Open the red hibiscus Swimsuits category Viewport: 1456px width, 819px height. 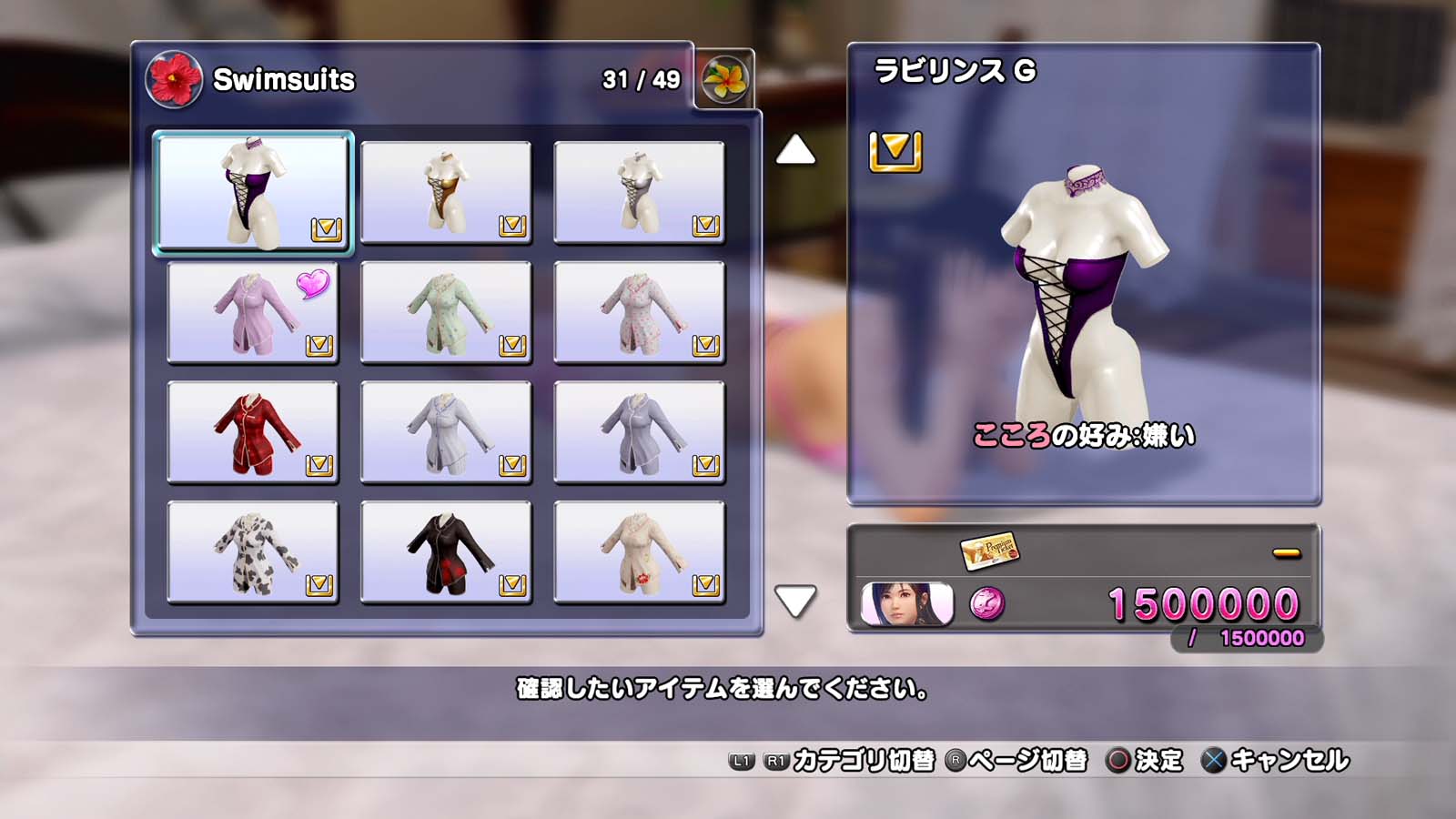click(173, 79)
